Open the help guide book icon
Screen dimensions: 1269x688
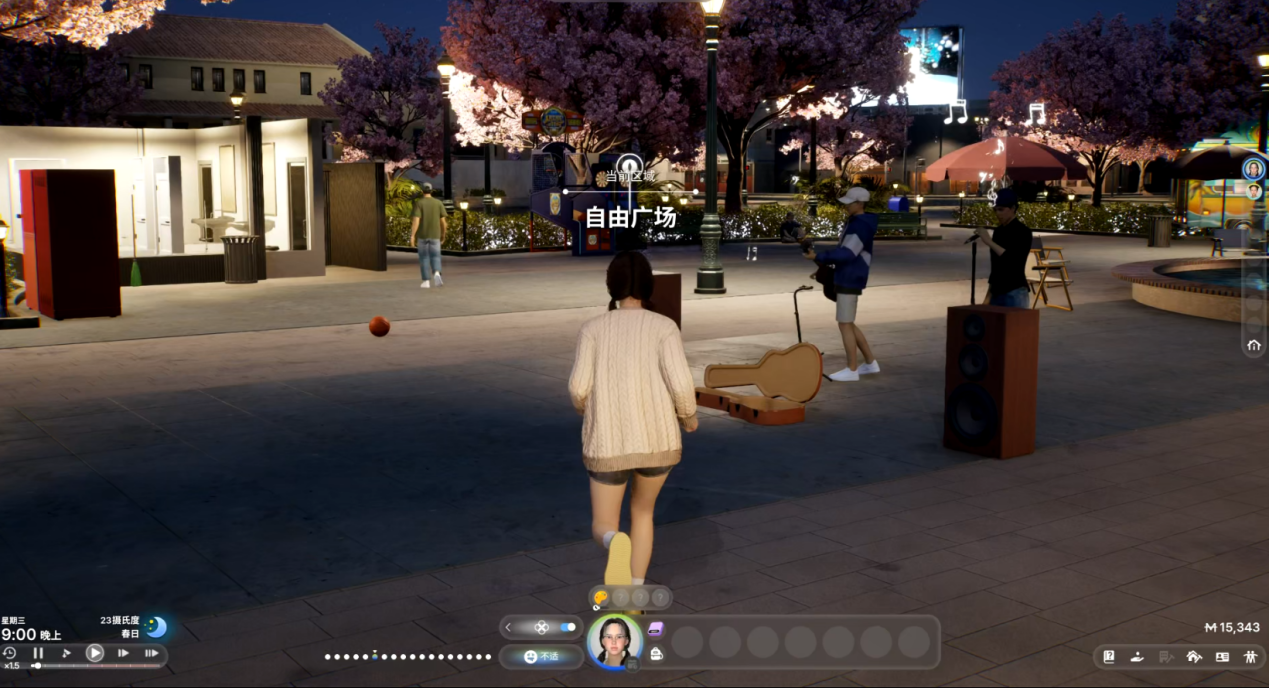pyautogui.click(x=1109, y=657)
